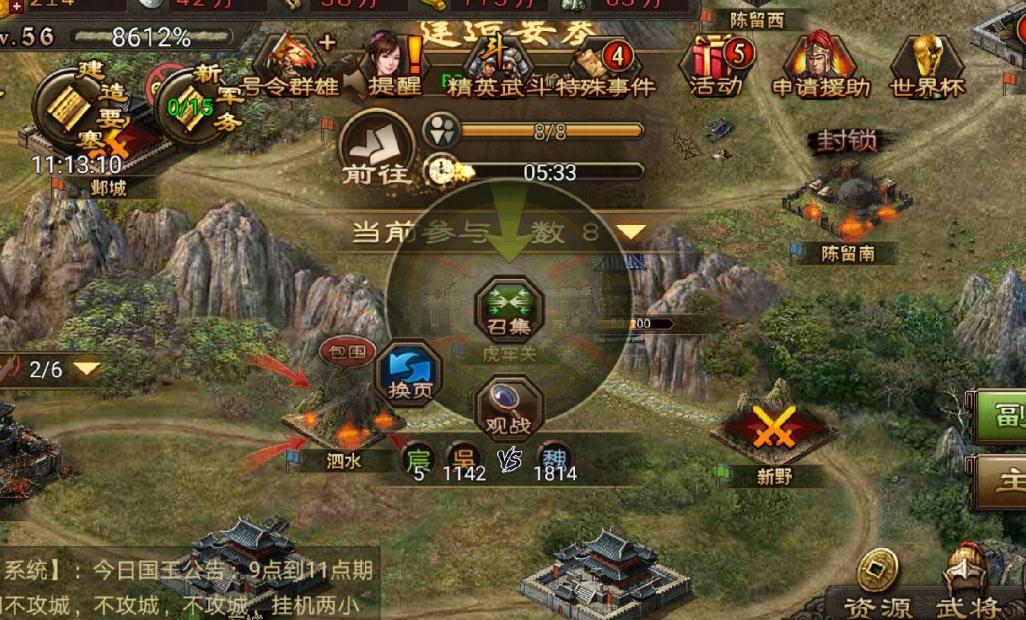
Task: Open the 新军务 military tasks button
Action: [x=192, y=105]
